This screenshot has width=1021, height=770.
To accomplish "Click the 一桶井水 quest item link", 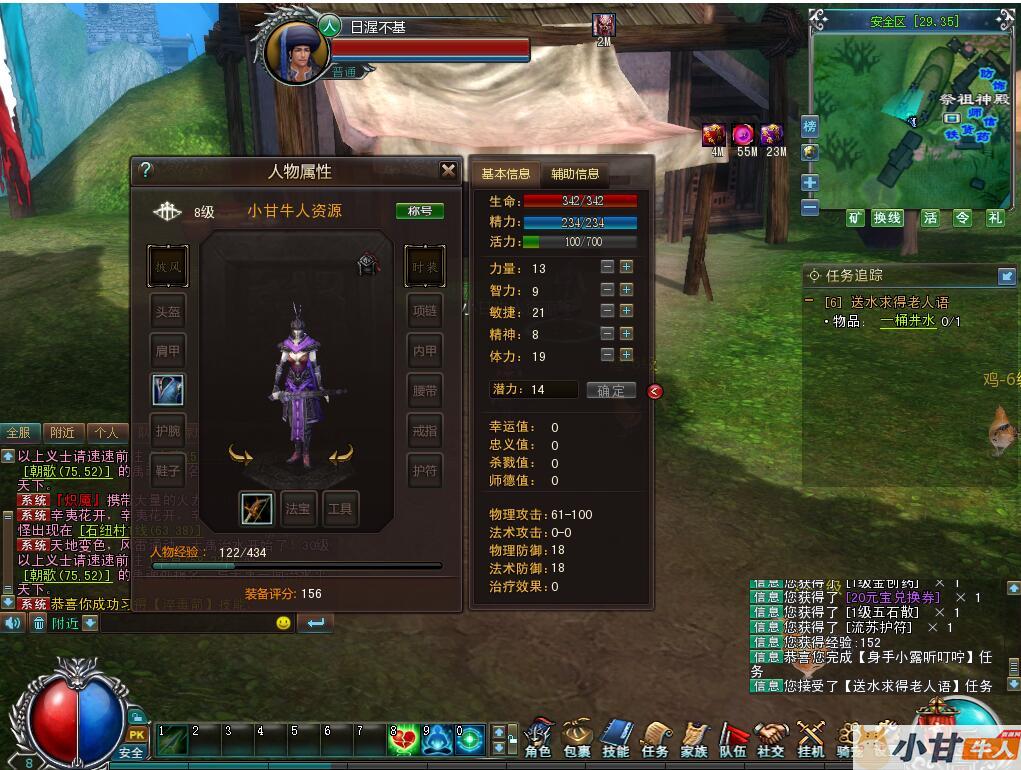I will tap(908, 321).
